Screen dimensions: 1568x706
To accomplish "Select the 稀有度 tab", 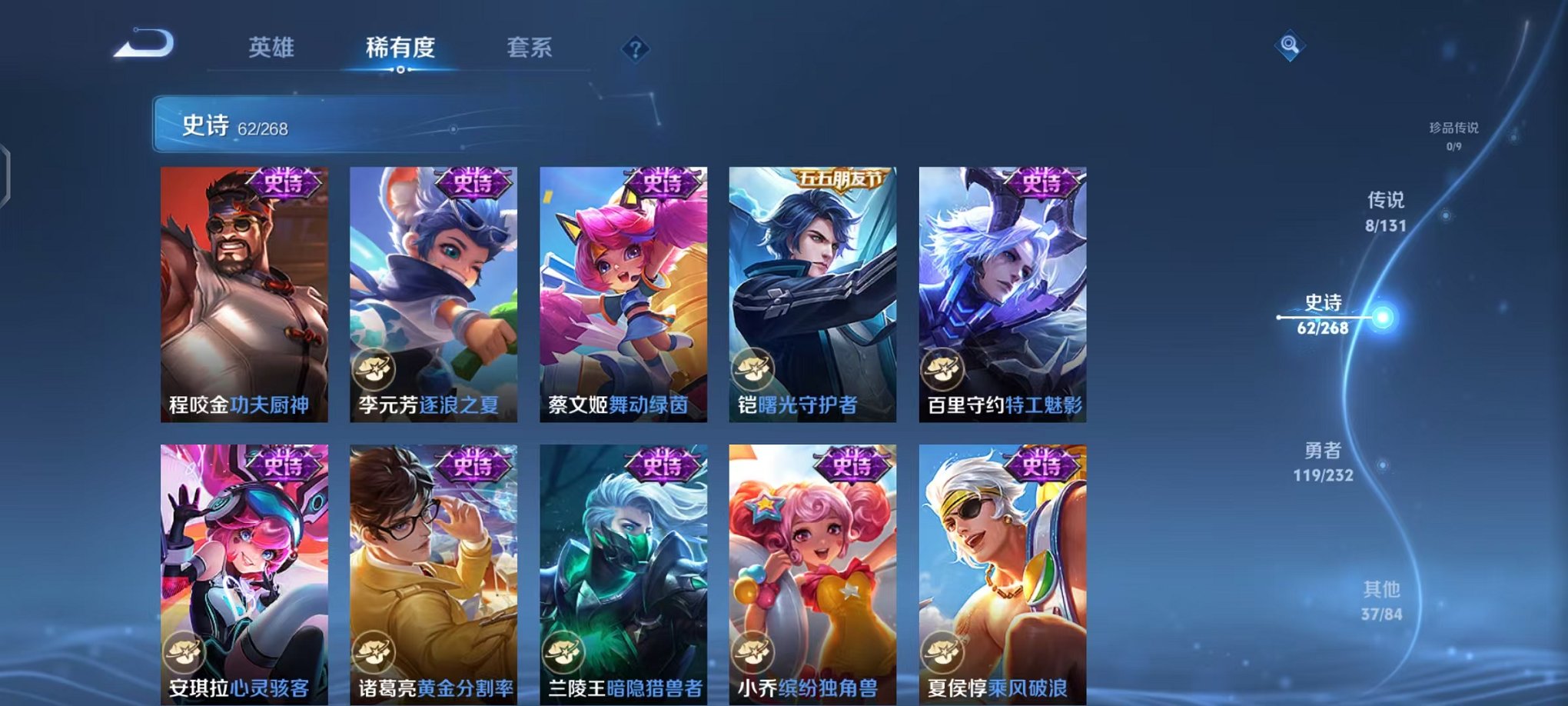I will [399, 48].
